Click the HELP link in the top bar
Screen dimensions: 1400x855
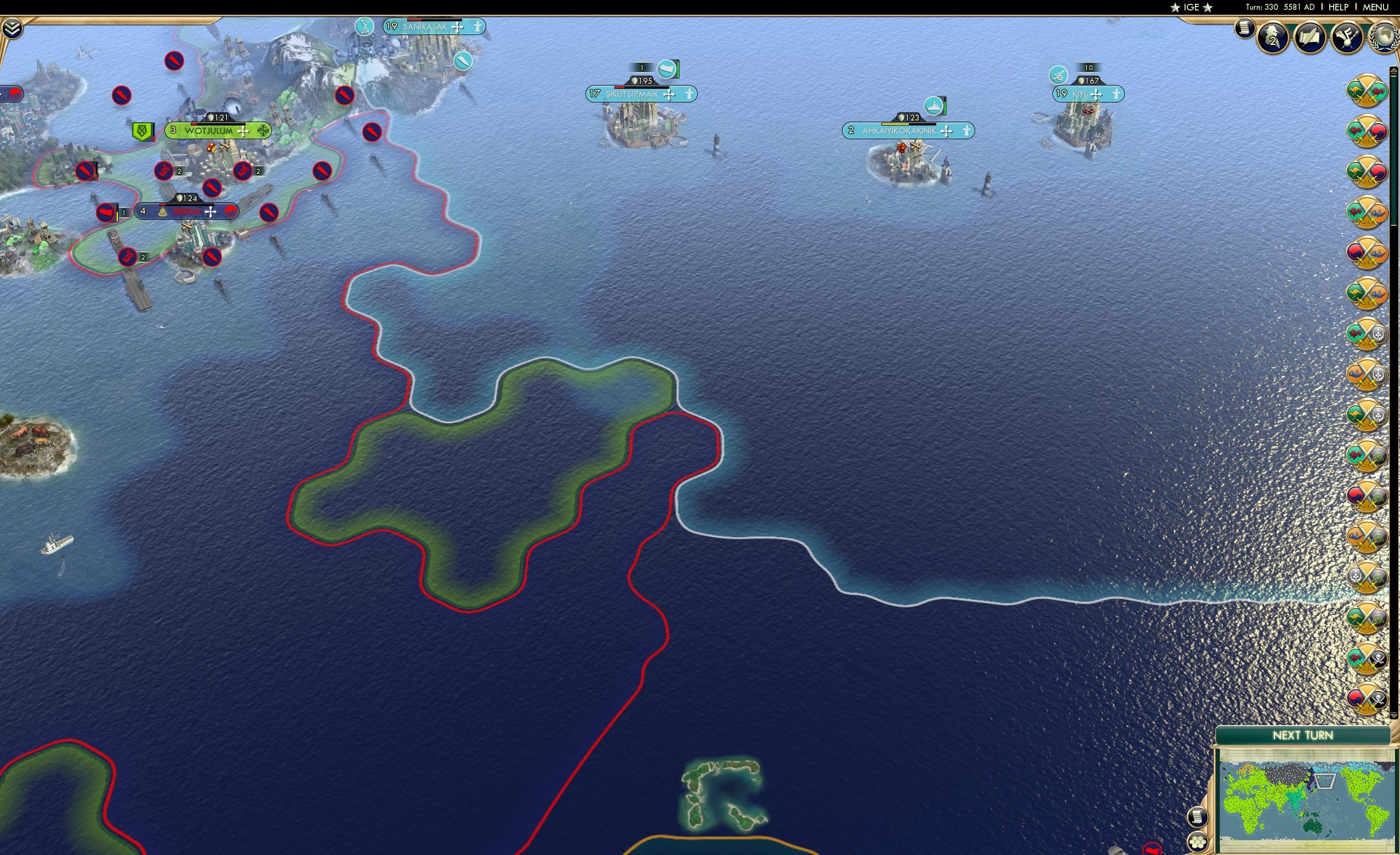pyautogui.click(x=1339, y=7)
